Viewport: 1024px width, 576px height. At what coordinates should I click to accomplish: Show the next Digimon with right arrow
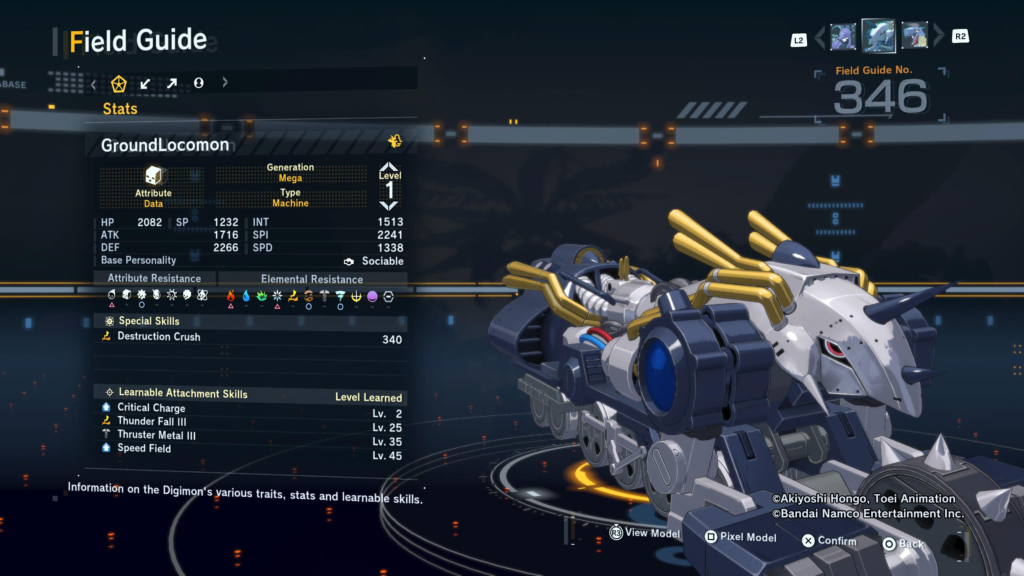tap(939, 38)
